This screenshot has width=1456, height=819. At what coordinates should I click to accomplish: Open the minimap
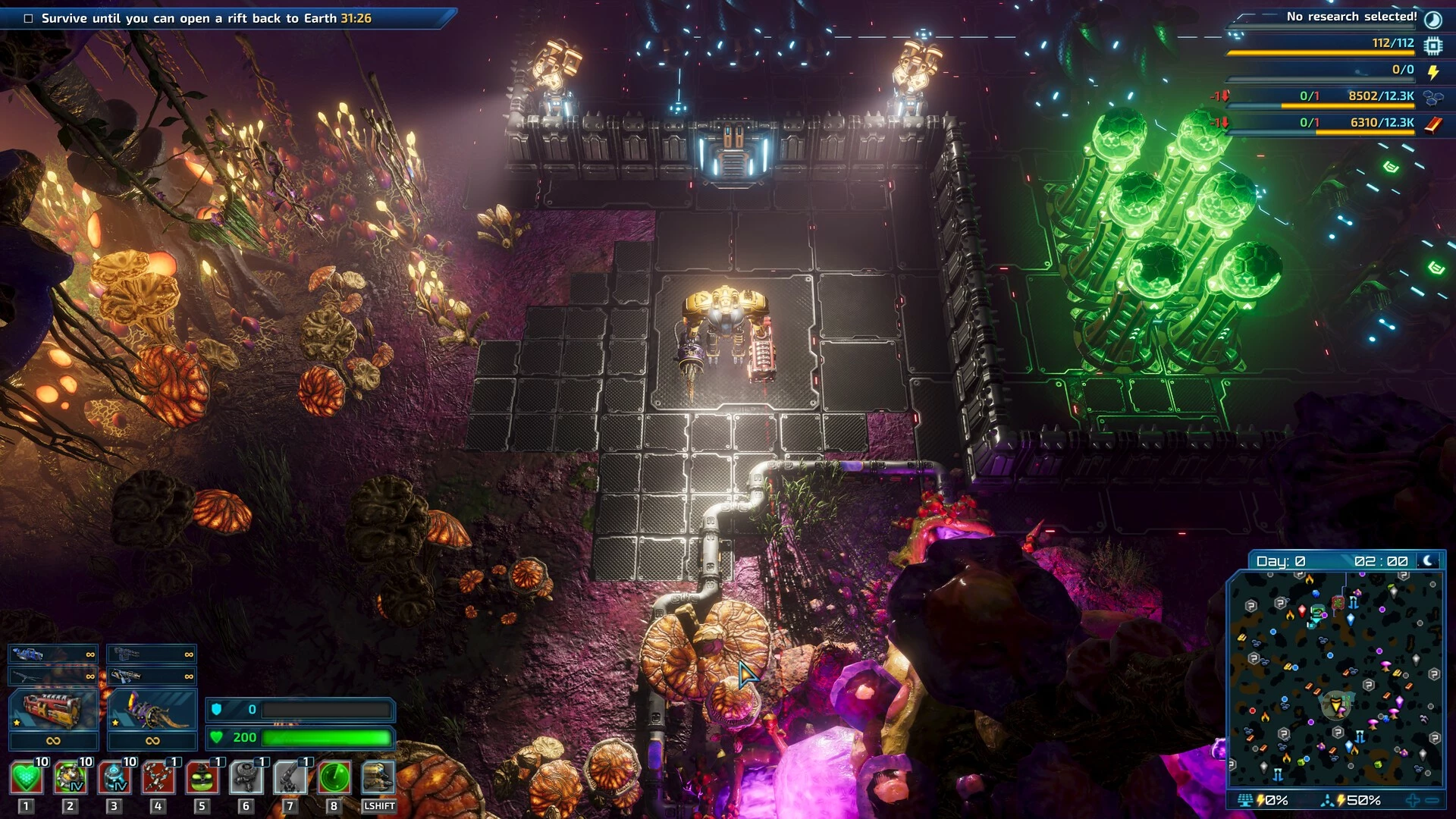1335,679
